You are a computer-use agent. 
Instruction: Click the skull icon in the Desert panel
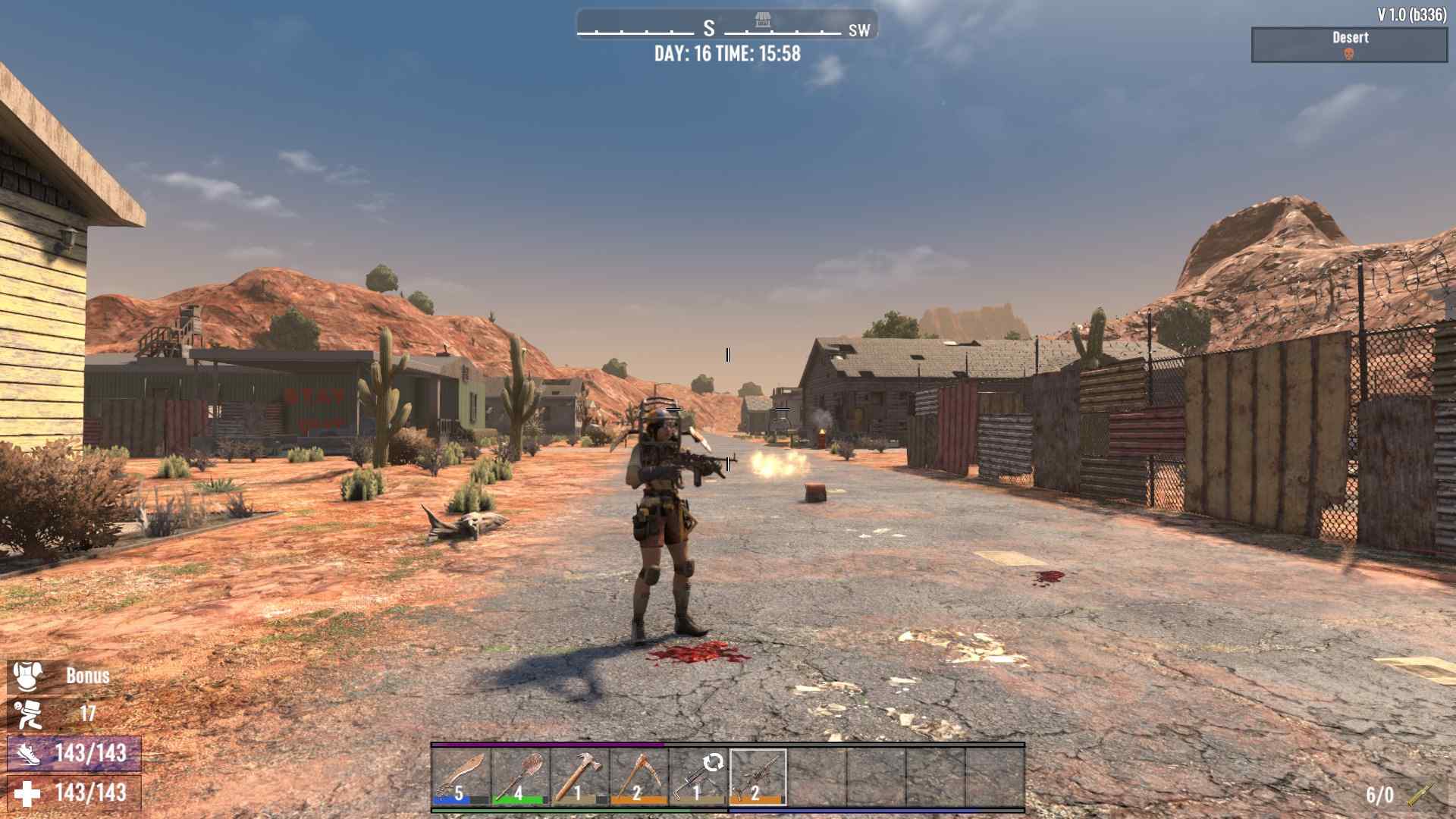[x=1348, y=52]
